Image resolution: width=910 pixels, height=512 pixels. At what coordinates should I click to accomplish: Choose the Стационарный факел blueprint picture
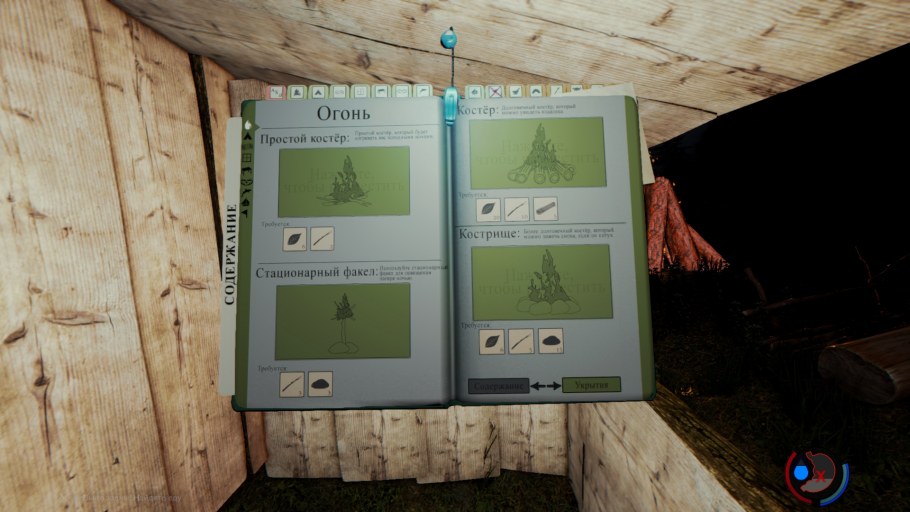click(x=342, y=320)
